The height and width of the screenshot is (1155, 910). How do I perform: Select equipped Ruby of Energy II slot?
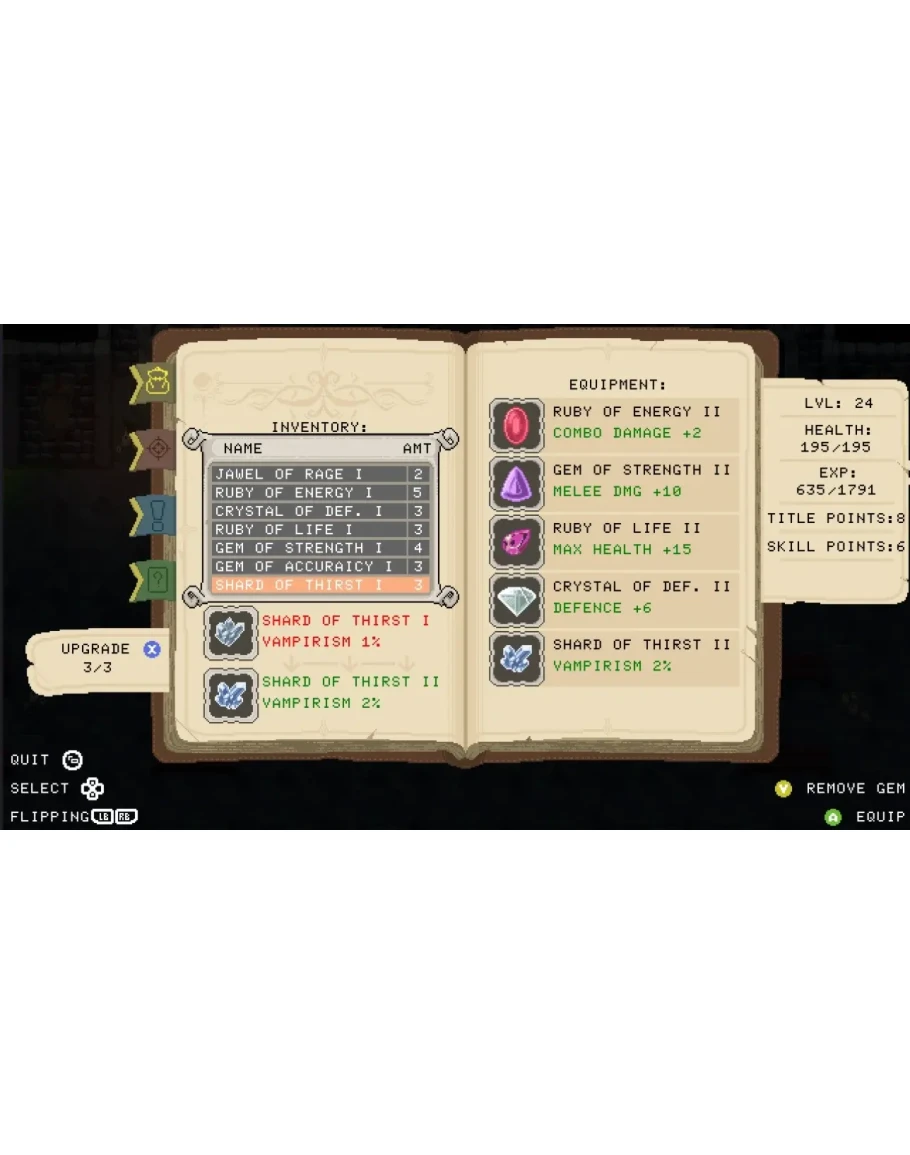pos(614,424)
